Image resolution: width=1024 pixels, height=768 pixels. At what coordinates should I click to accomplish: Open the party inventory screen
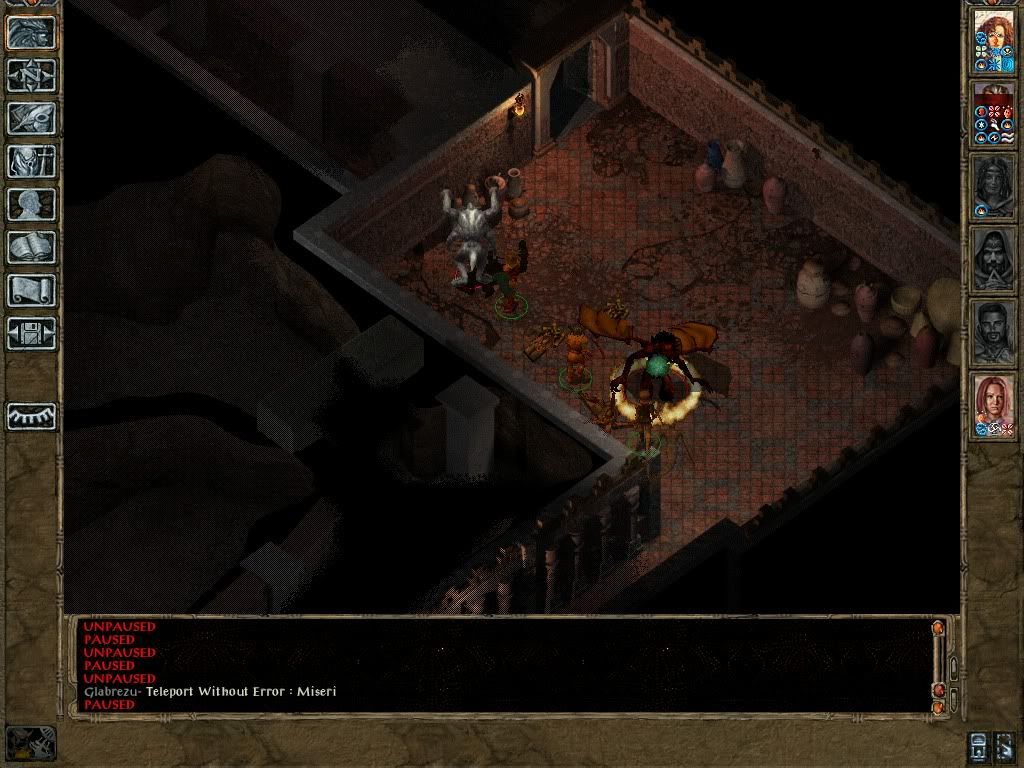(31, 161)
